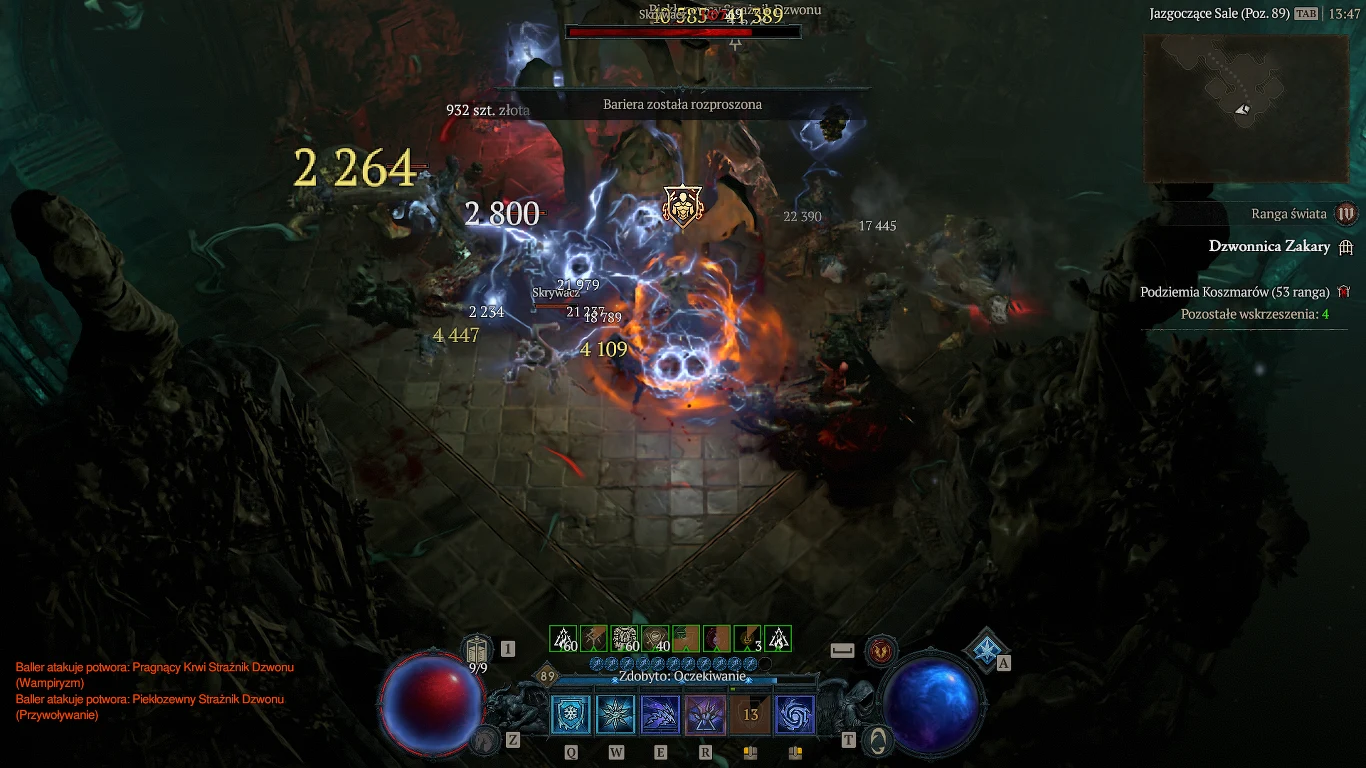
Task: Activate the frost shield skill
Action: pyautogui.click(x=571, y=715)
